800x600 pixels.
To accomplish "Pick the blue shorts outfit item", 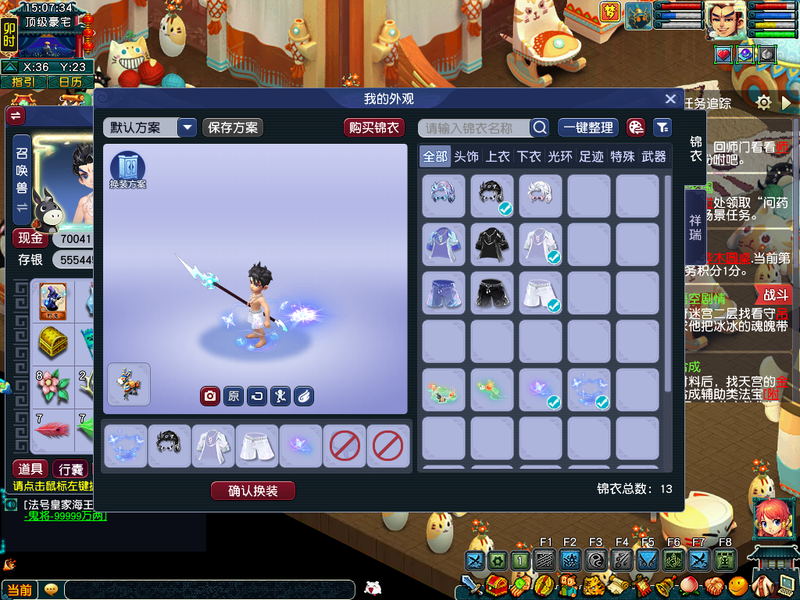I will coord(443,292).
